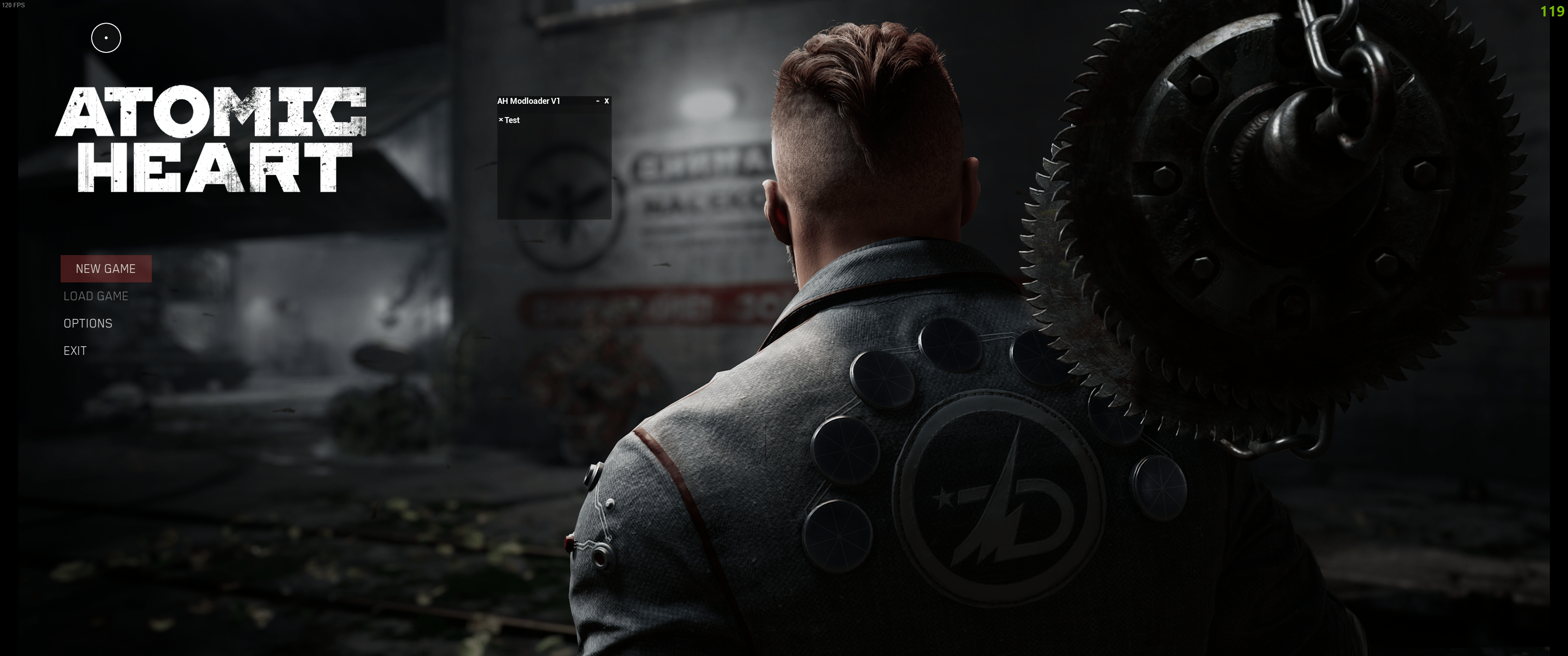Disable the Test mod via its × marker
Image resolution: width=1568 pixels, height=656 pixels.
point(500,120)
